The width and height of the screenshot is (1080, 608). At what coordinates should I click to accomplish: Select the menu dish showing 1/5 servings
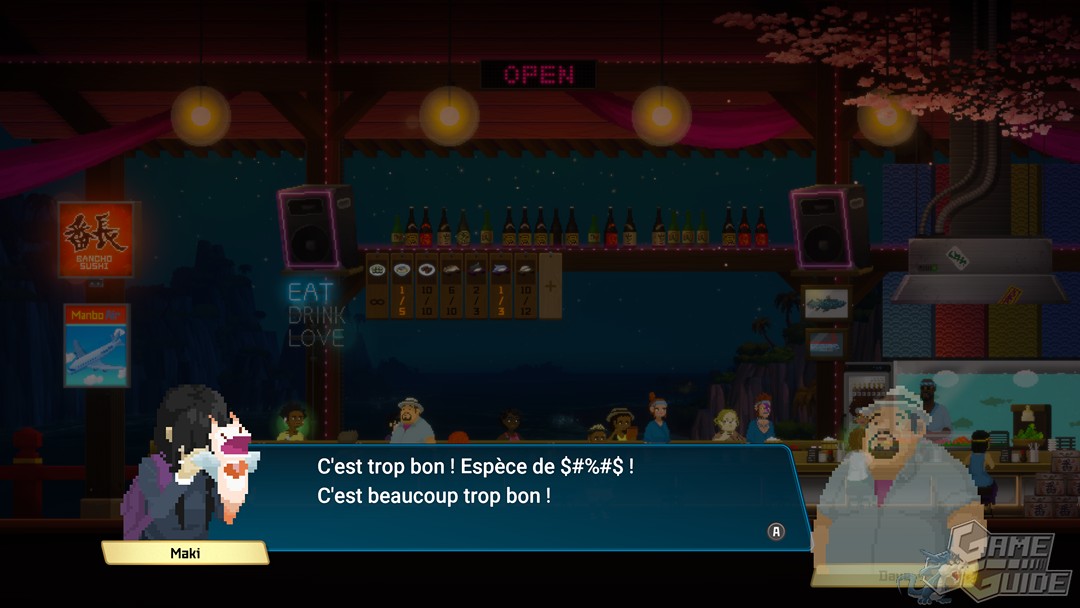click(401, 286)
